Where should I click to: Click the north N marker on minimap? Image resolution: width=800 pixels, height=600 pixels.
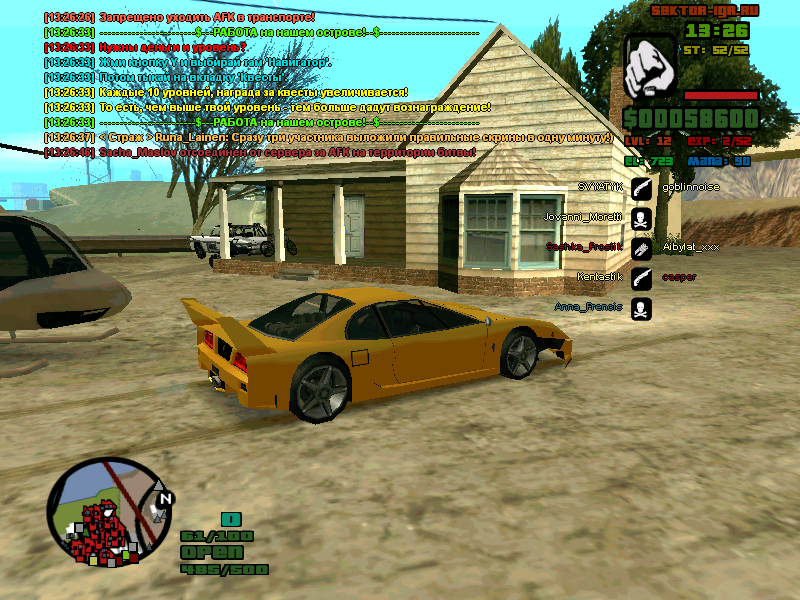(x=166, y=498)
